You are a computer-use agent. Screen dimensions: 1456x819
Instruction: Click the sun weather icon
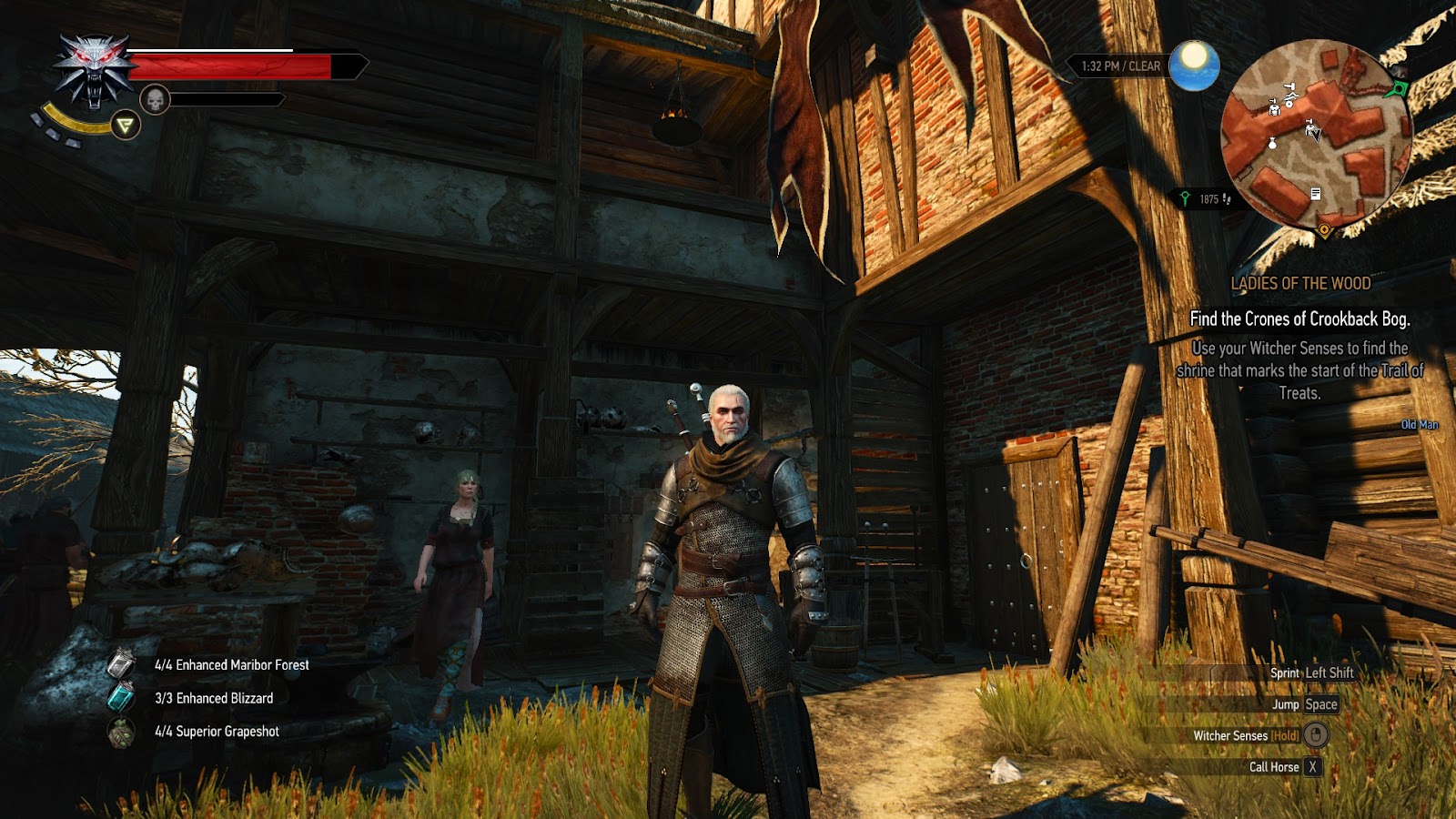pyautogui.click(x=1194, y=65)
